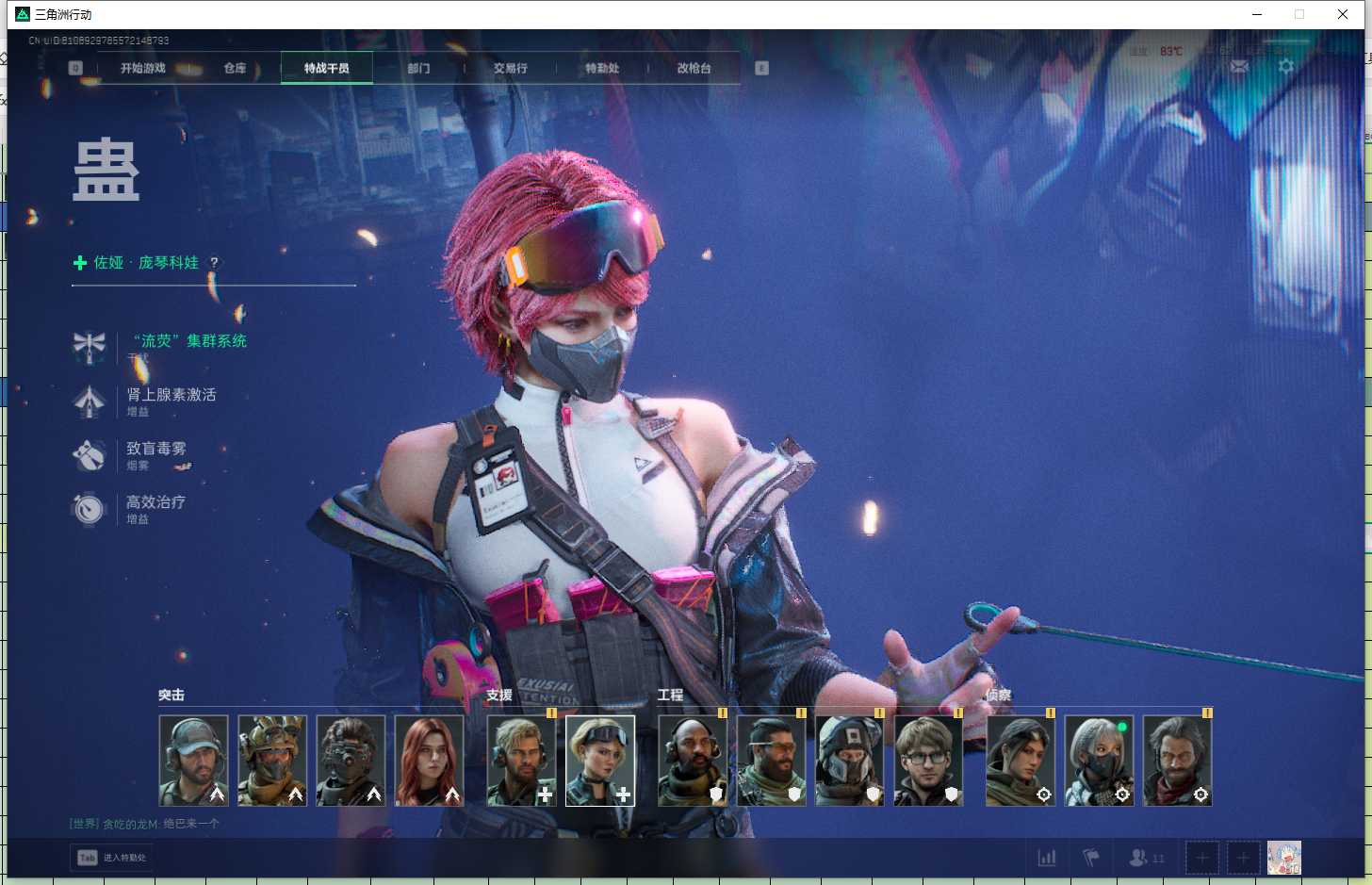The image size is (1372, 885).
Task: Choose the 致盲毒雾 smoke skill
Action: tap(156, 449)
